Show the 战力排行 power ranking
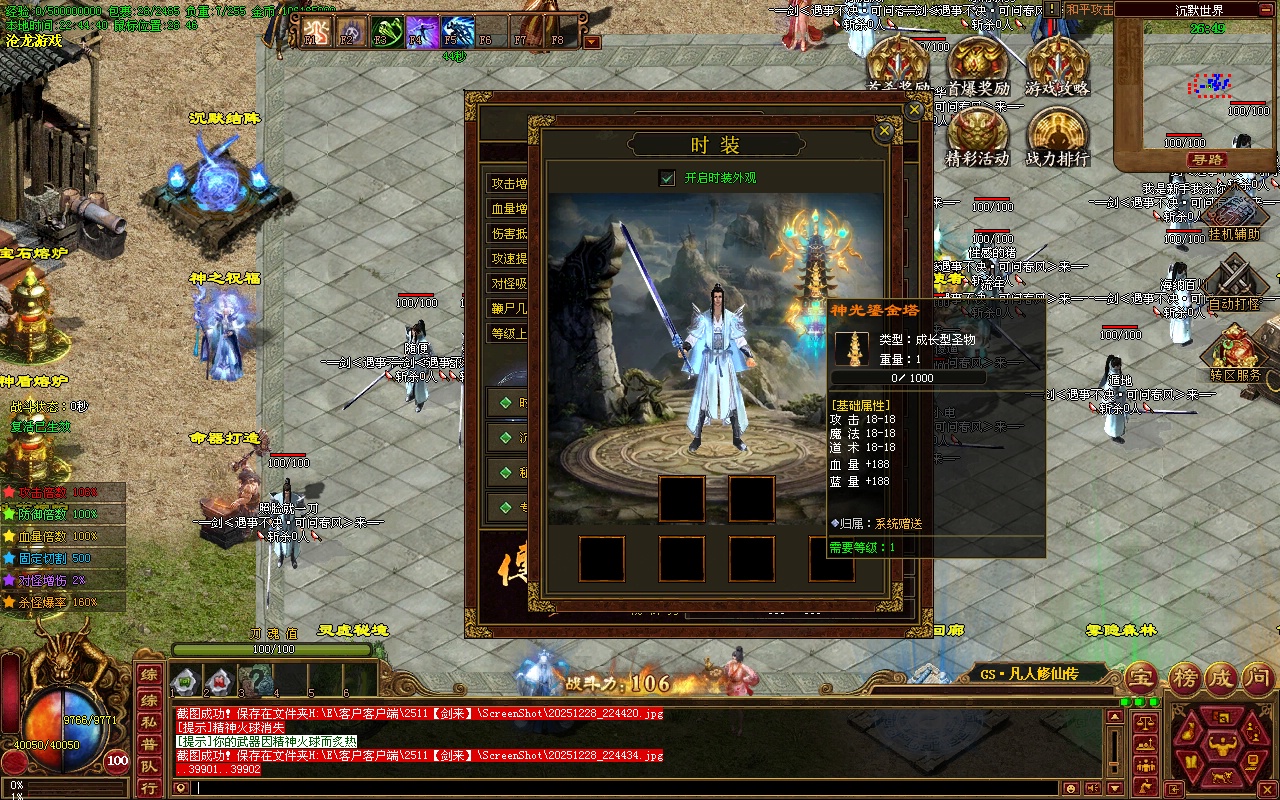Viewport: 1280px width, 800px height. 1056,133
